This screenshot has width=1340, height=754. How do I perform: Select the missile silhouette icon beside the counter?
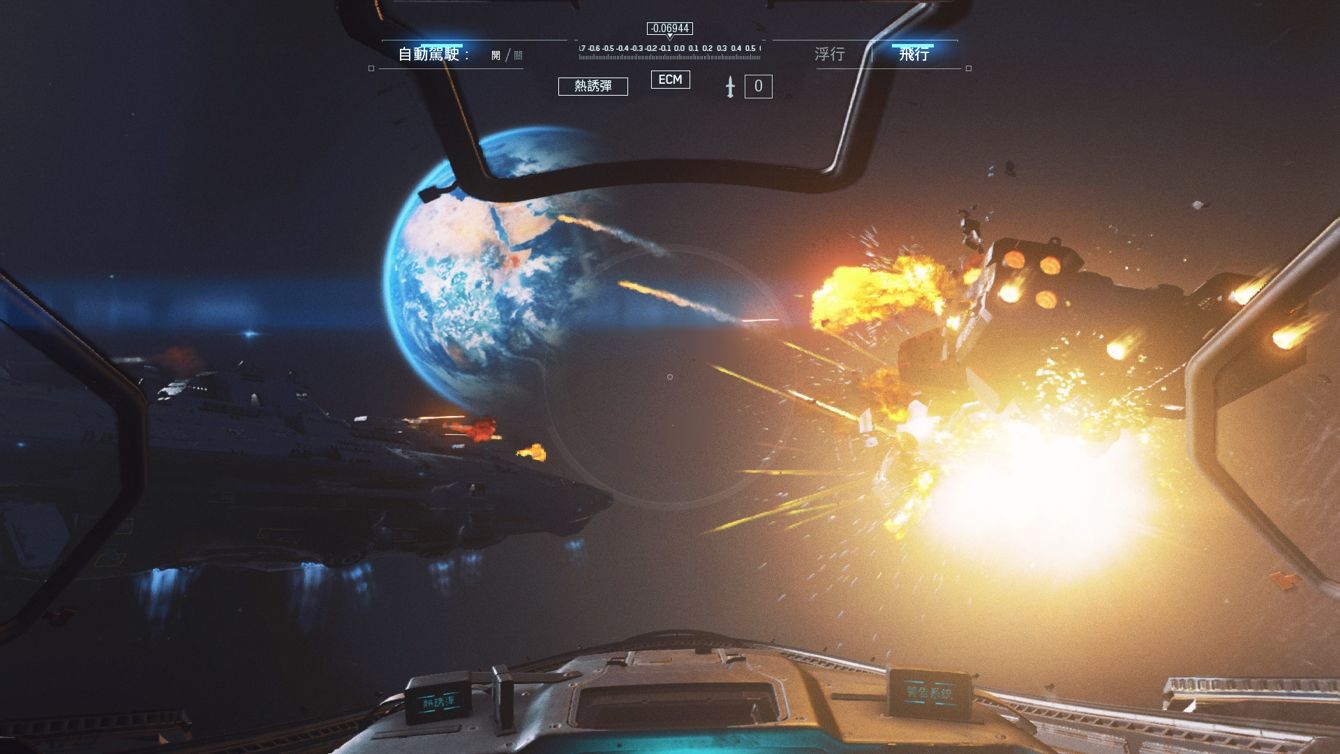point(732,87)
